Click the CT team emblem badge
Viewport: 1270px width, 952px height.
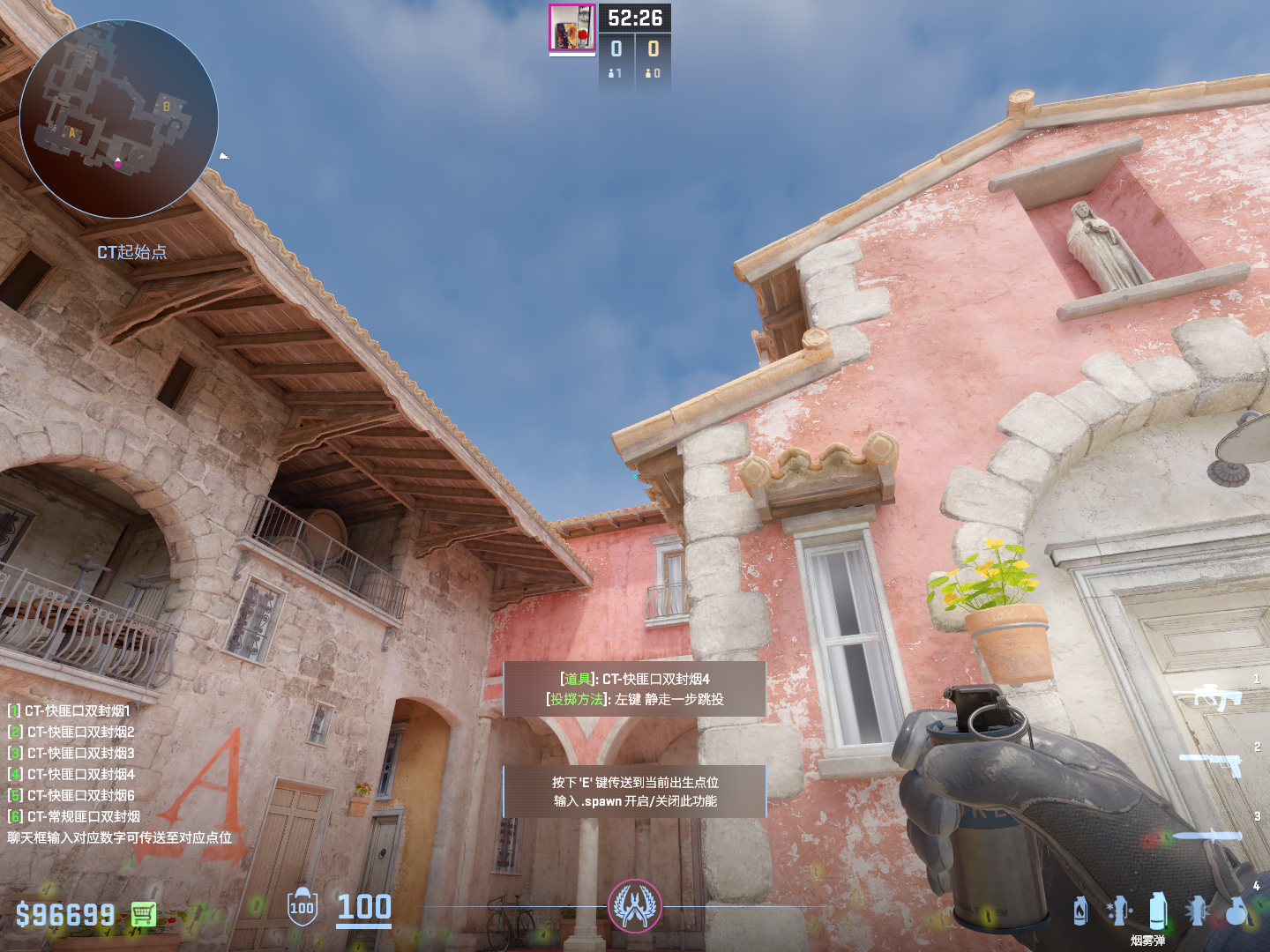coord(635,906)
